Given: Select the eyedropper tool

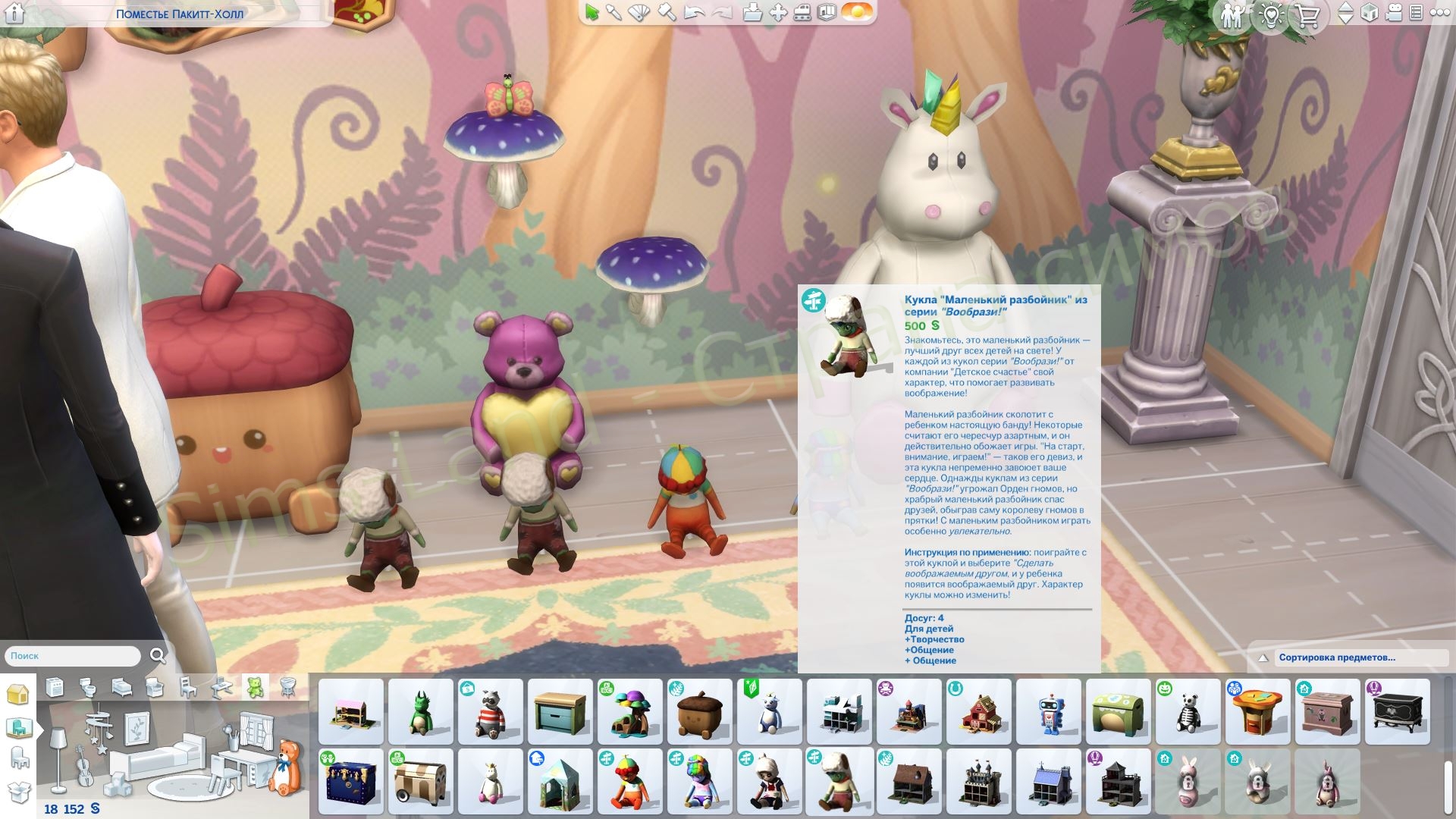Looking at the screenshot, I should (x=614, y=13).
